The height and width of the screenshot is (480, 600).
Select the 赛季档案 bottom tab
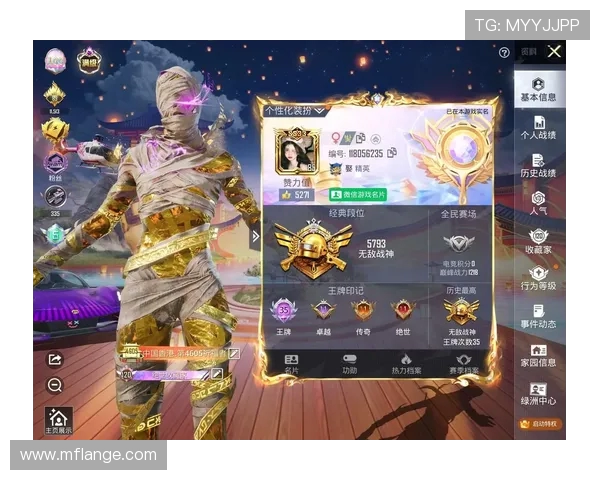click(463, 363)
